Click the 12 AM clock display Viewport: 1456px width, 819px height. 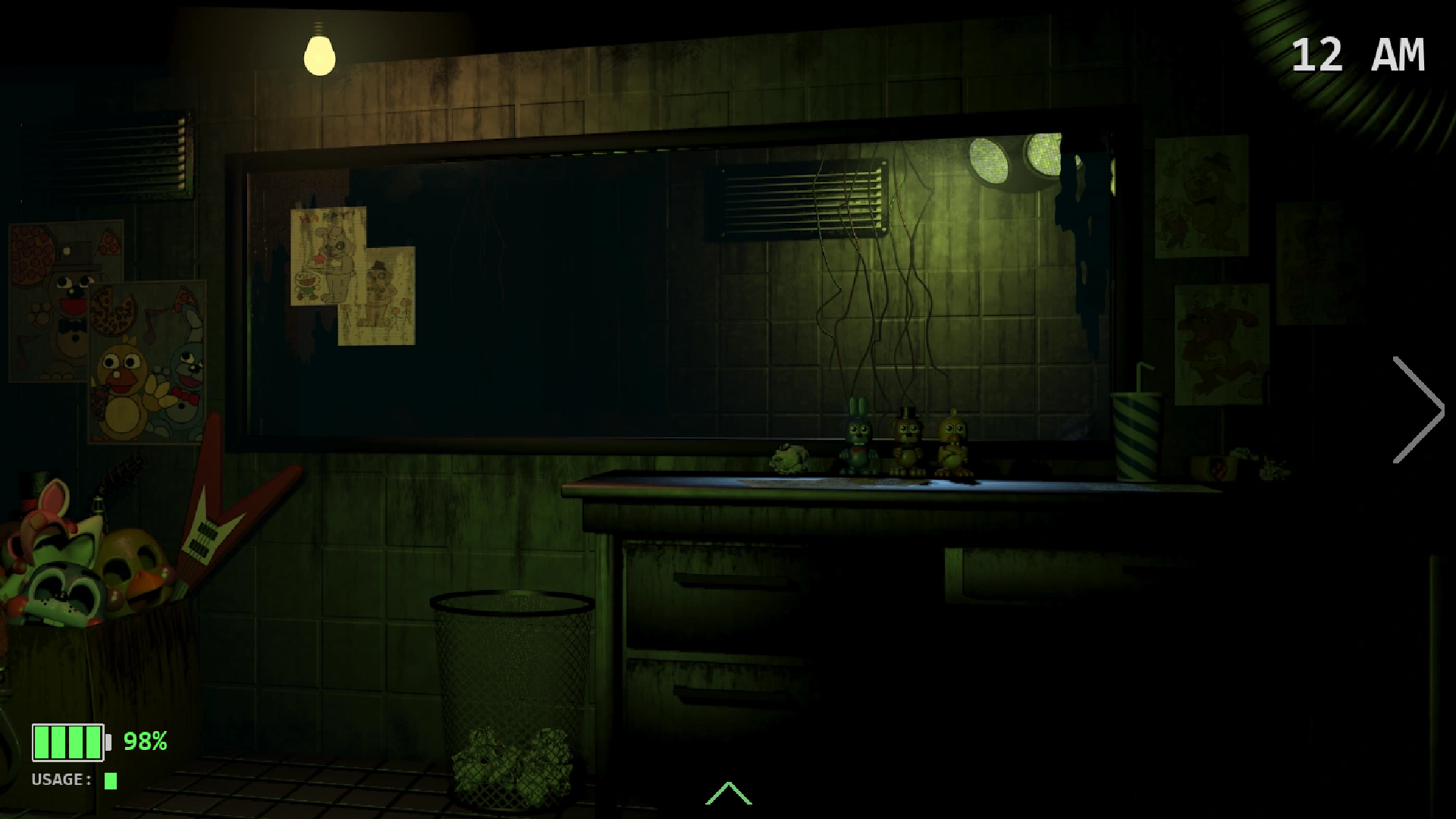[1357, 53]
